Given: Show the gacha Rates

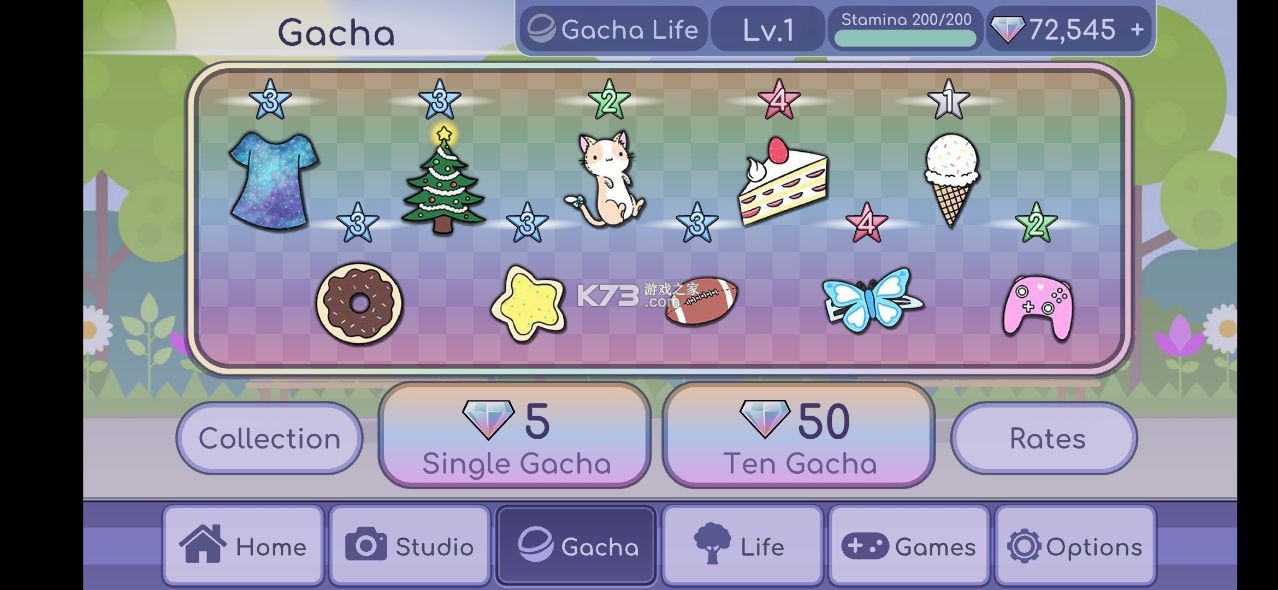Looking at the screenshot, I should click(x=1045, y=438).
